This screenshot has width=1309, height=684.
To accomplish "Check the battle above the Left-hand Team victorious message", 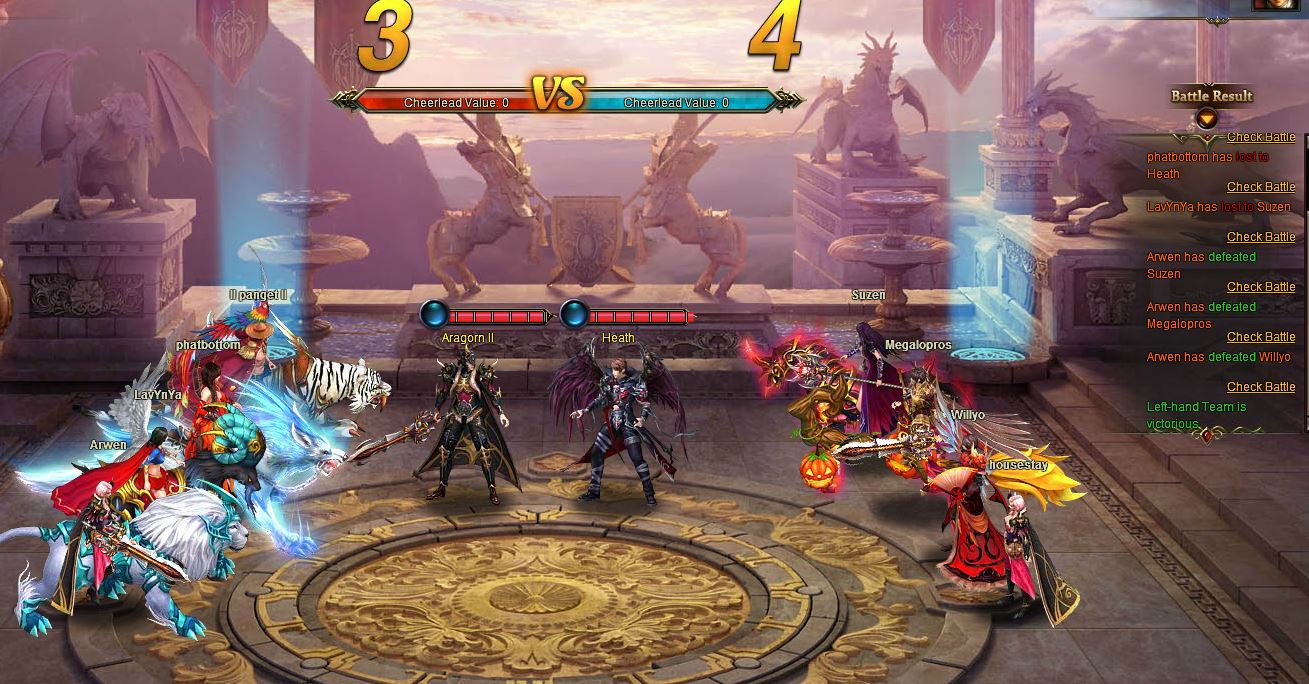I will tap(1260, 387).
